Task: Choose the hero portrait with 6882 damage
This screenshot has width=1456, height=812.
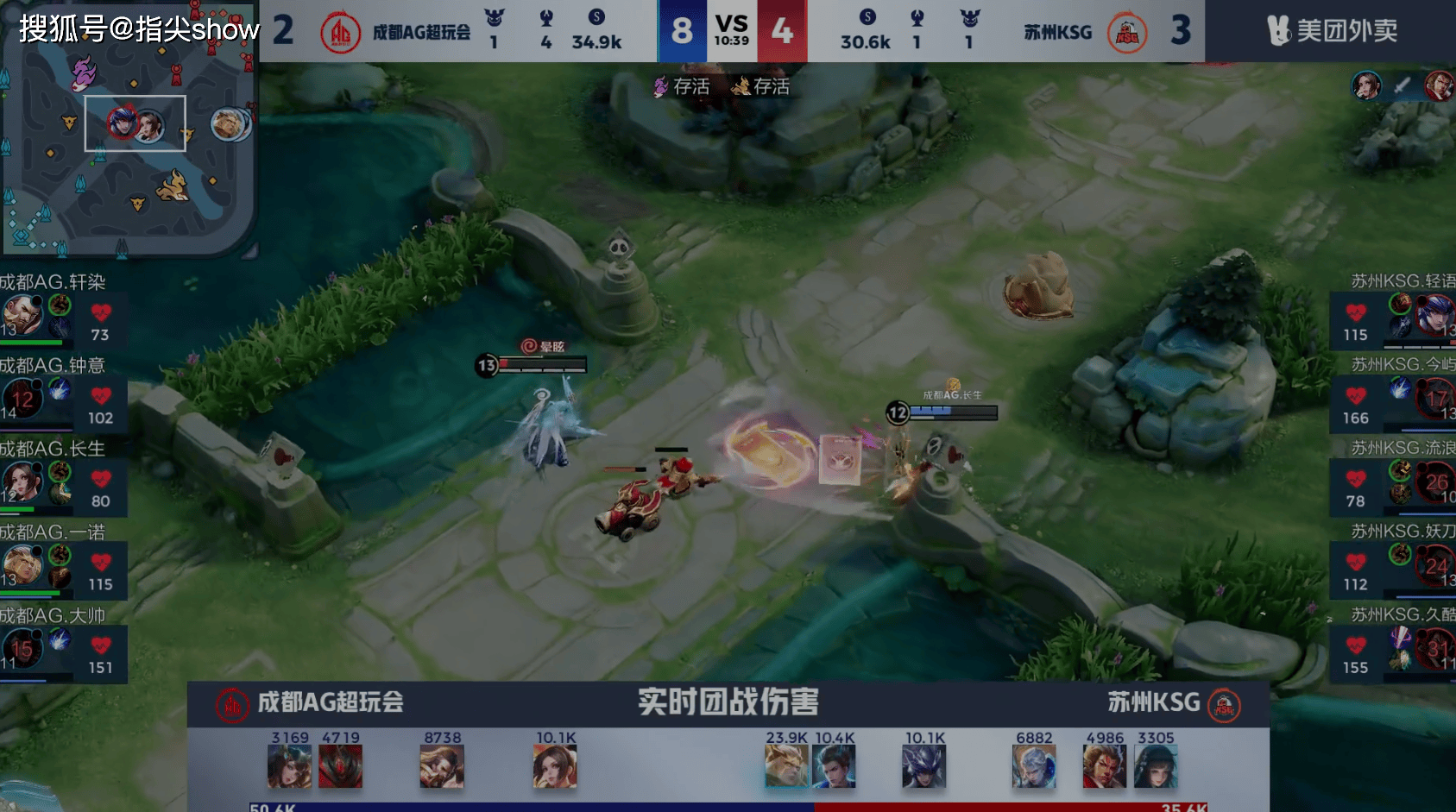Action: click(1033, 766)
